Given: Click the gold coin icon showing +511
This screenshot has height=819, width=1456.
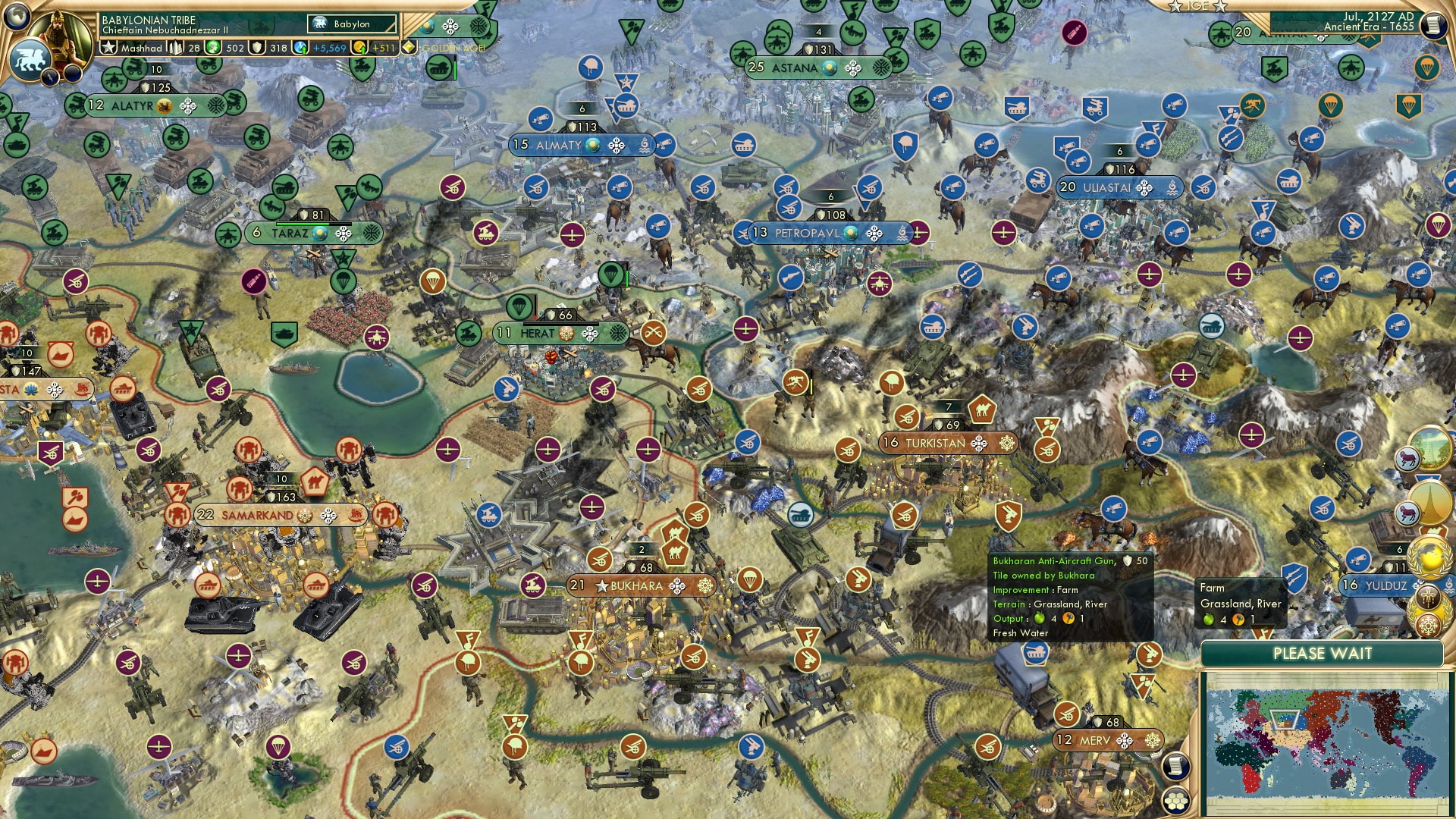Looking at the screenshot, I should click(356, 47).
